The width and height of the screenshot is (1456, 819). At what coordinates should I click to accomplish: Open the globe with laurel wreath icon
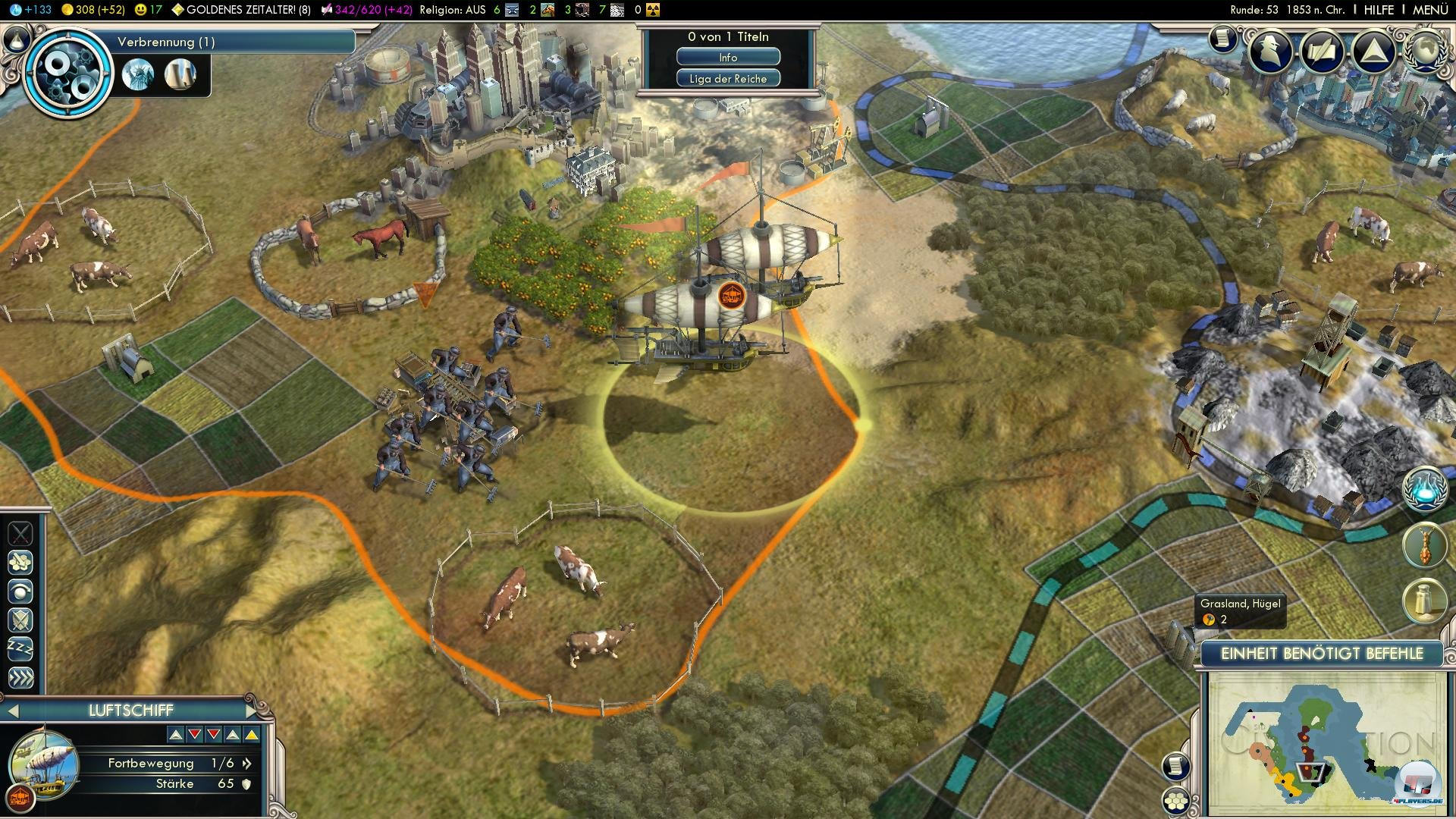[1424, 52]
